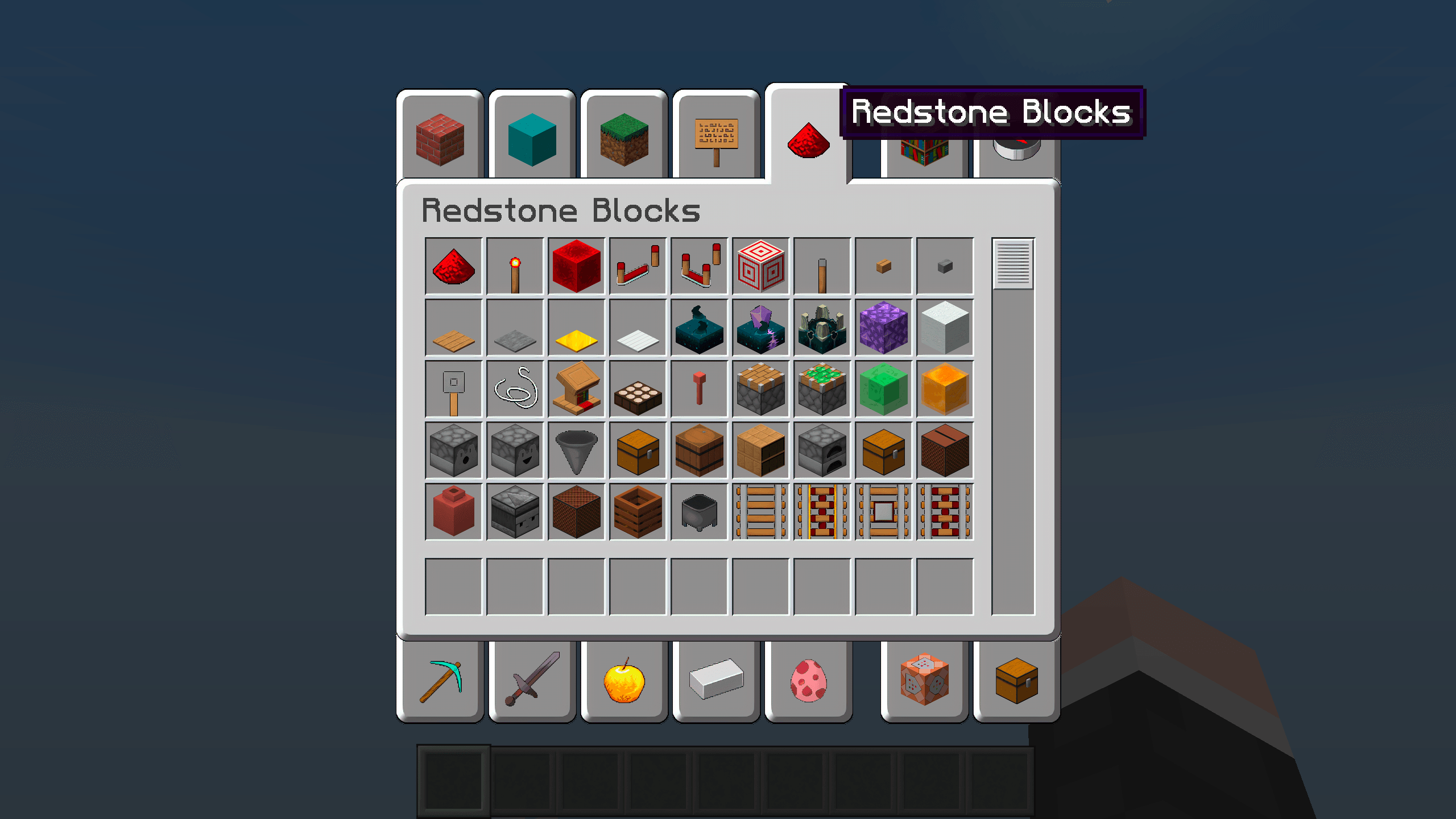Pick the observer block
Screen dimensions: 1456x819
[515, 512]
